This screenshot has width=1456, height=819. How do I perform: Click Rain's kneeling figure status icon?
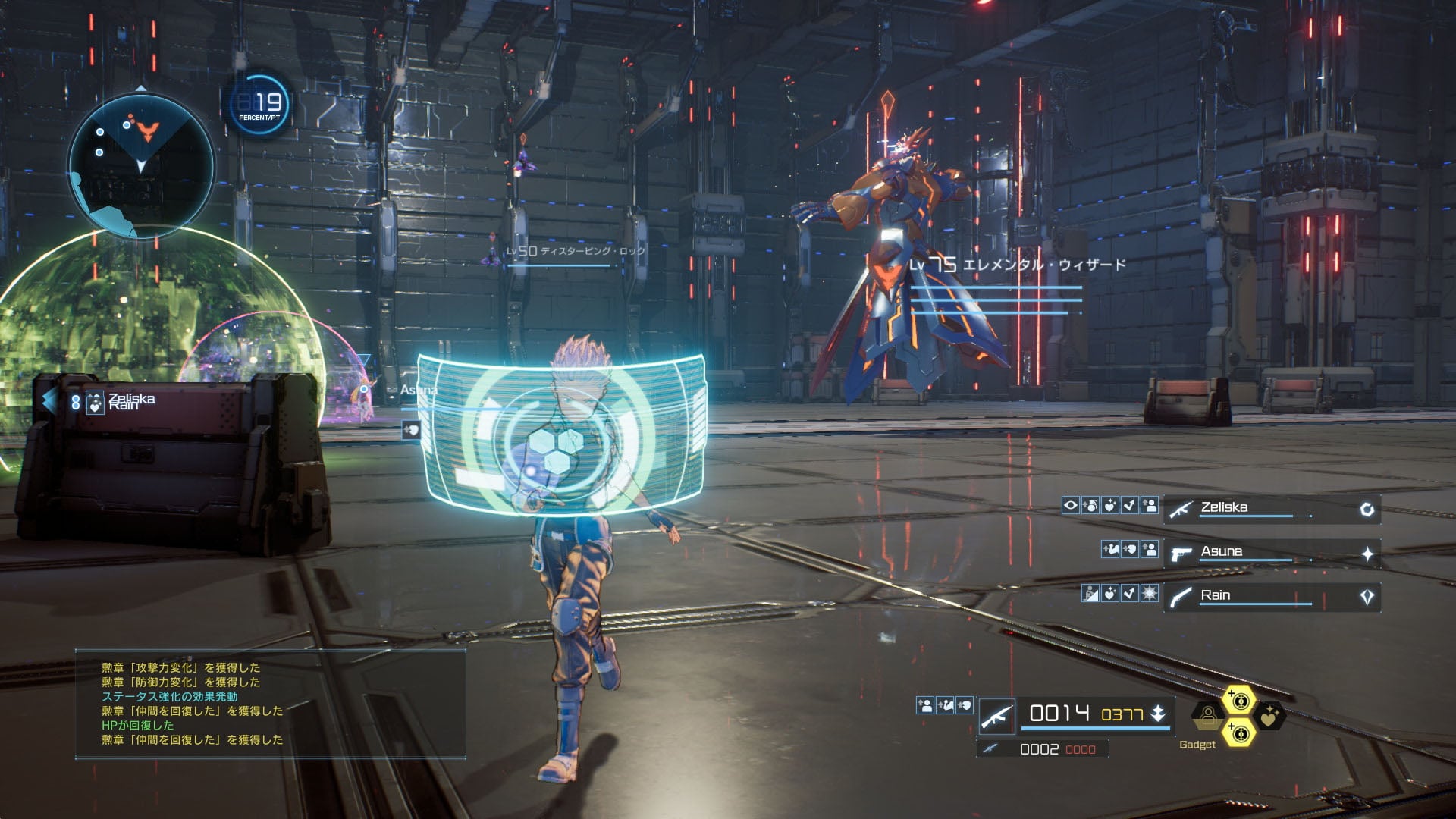1090,593
